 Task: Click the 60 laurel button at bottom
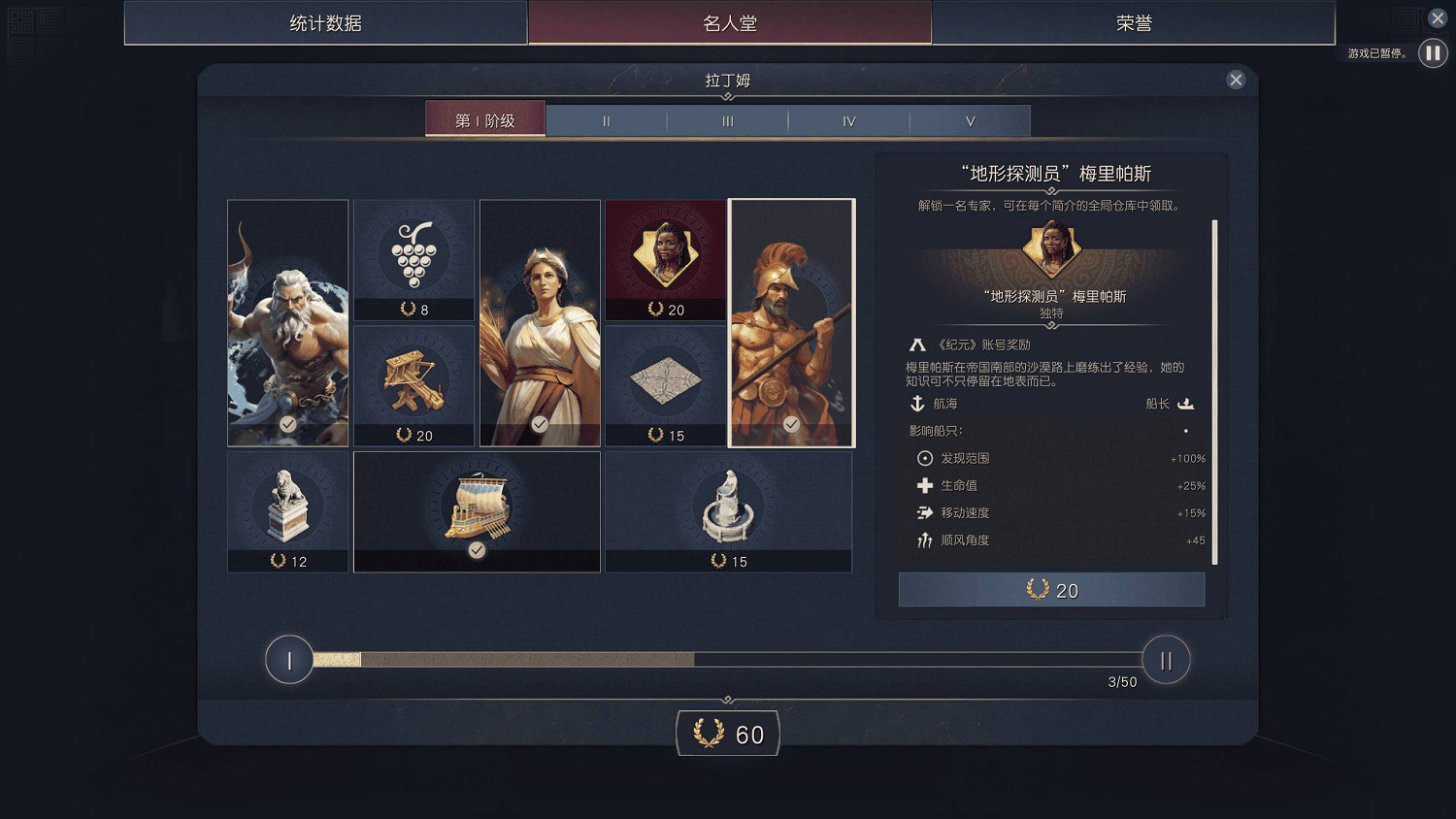click(727, 734)
